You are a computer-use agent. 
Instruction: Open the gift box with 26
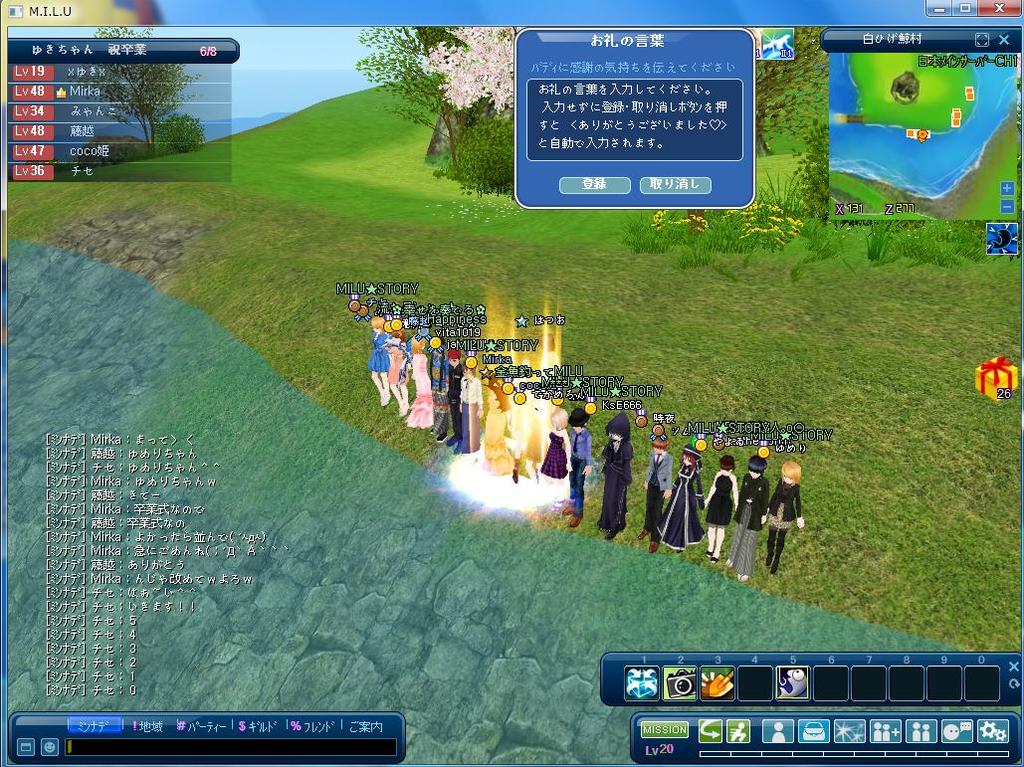996,379
